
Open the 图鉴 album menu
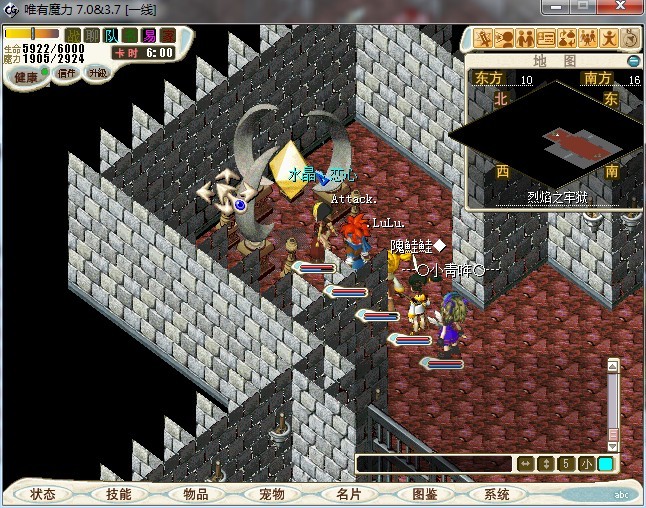(x=424, y=494)
